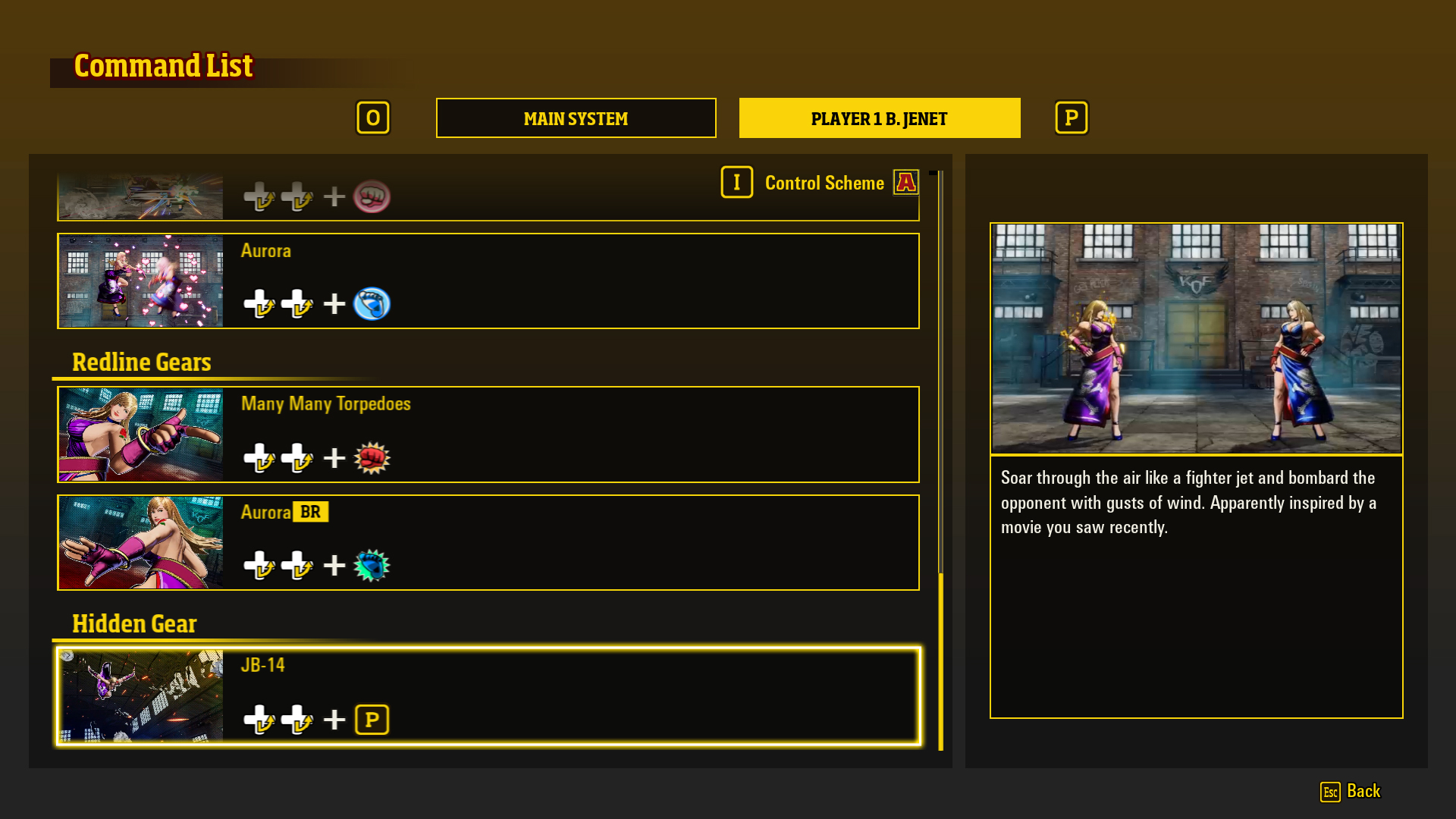Click the O page-switch icon left of Main System
Image resolution: width=1456 pixels, height=819 pixels.
373,118
